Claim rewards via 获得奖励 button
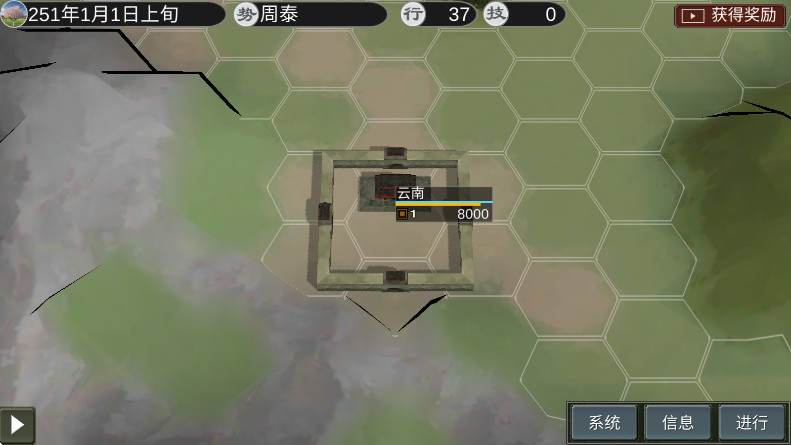This screenshot has width=791, height=445. [x=731, y=15]
